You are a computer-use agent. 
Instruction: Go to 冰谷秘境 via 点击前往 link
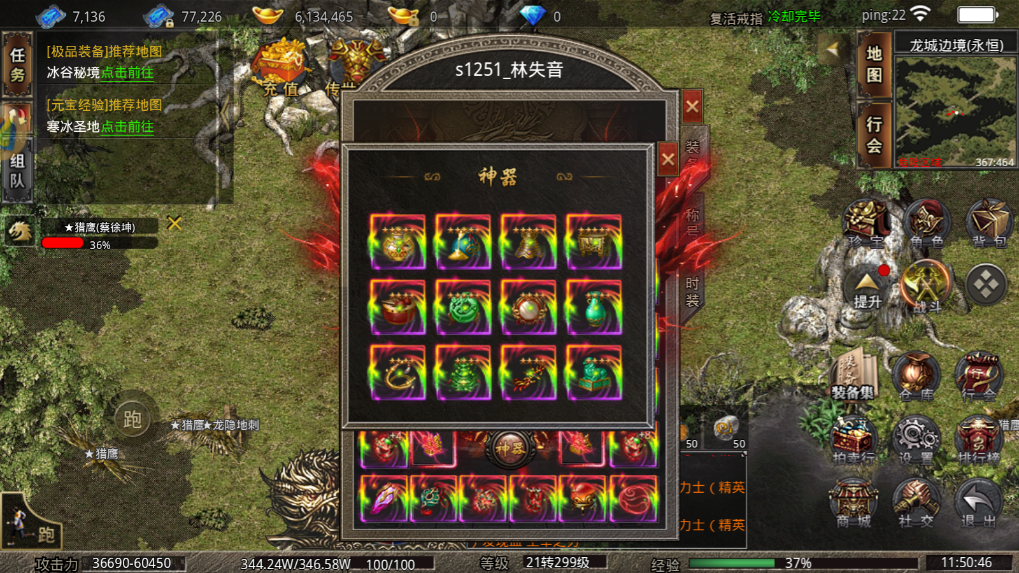point(127,72)
